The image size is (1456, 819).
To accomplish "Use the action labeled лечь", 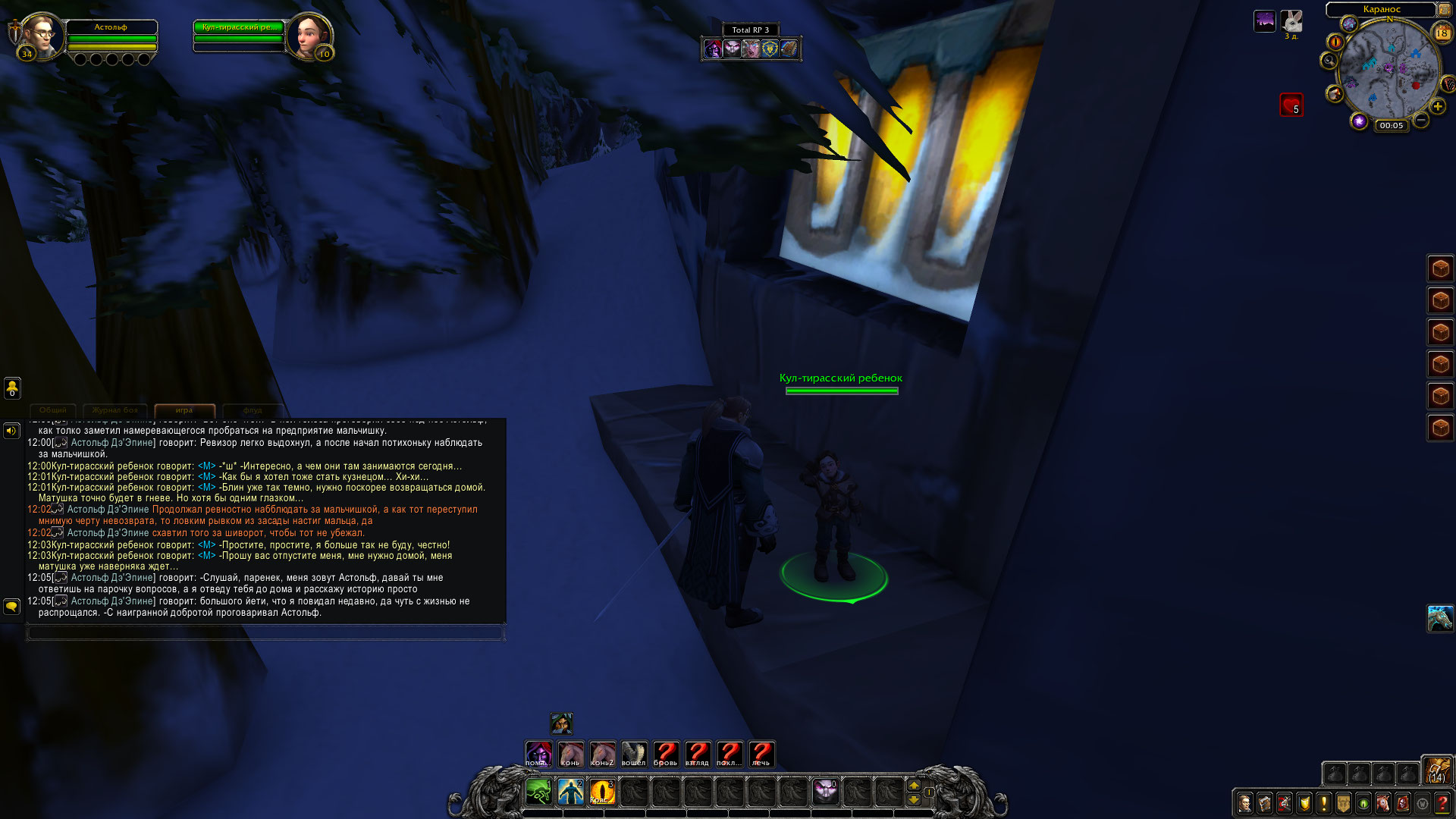I will click(761, 754).
